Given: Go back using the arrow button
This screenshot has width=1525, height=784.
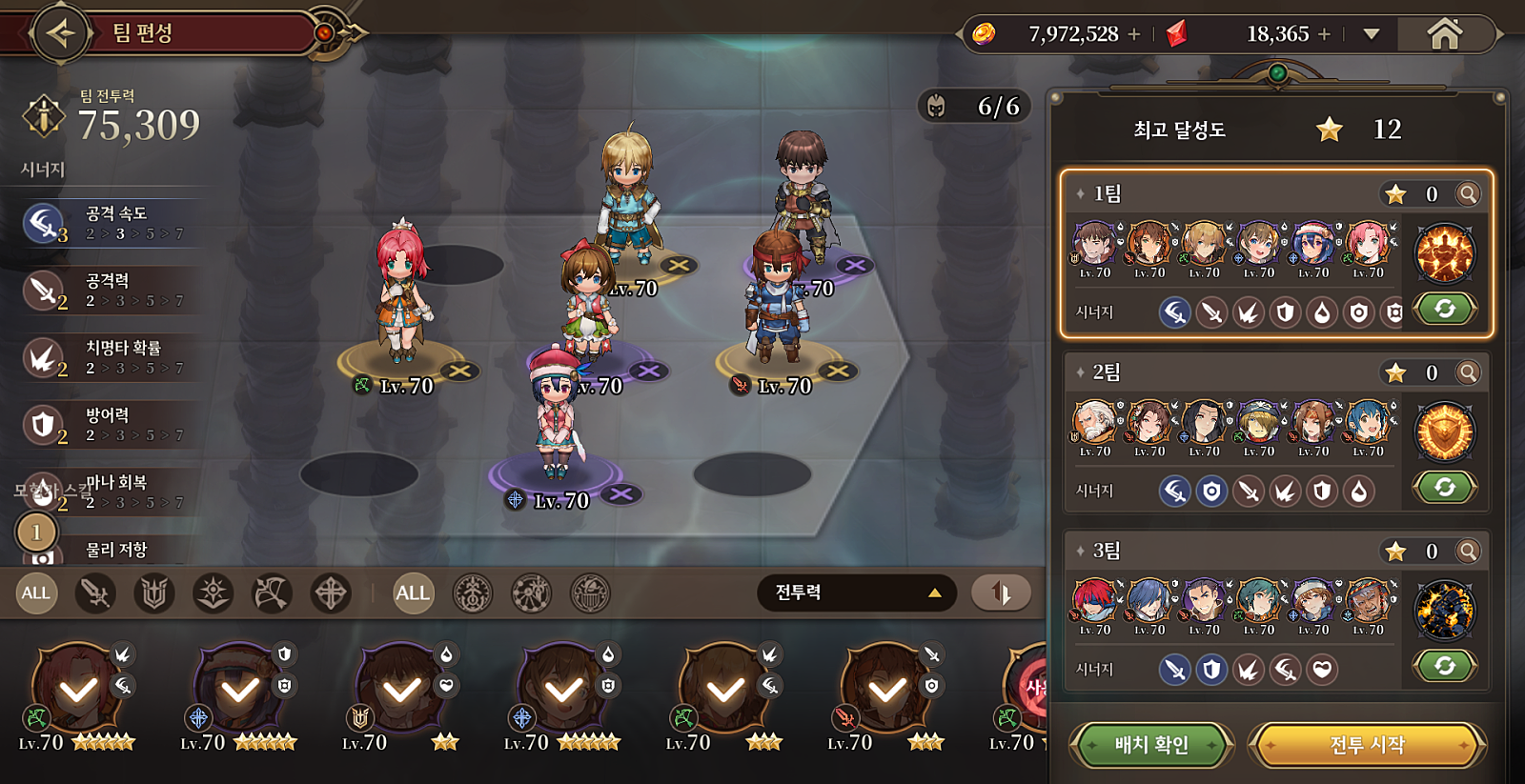Looking at the screenshot, I should (61, 33).
